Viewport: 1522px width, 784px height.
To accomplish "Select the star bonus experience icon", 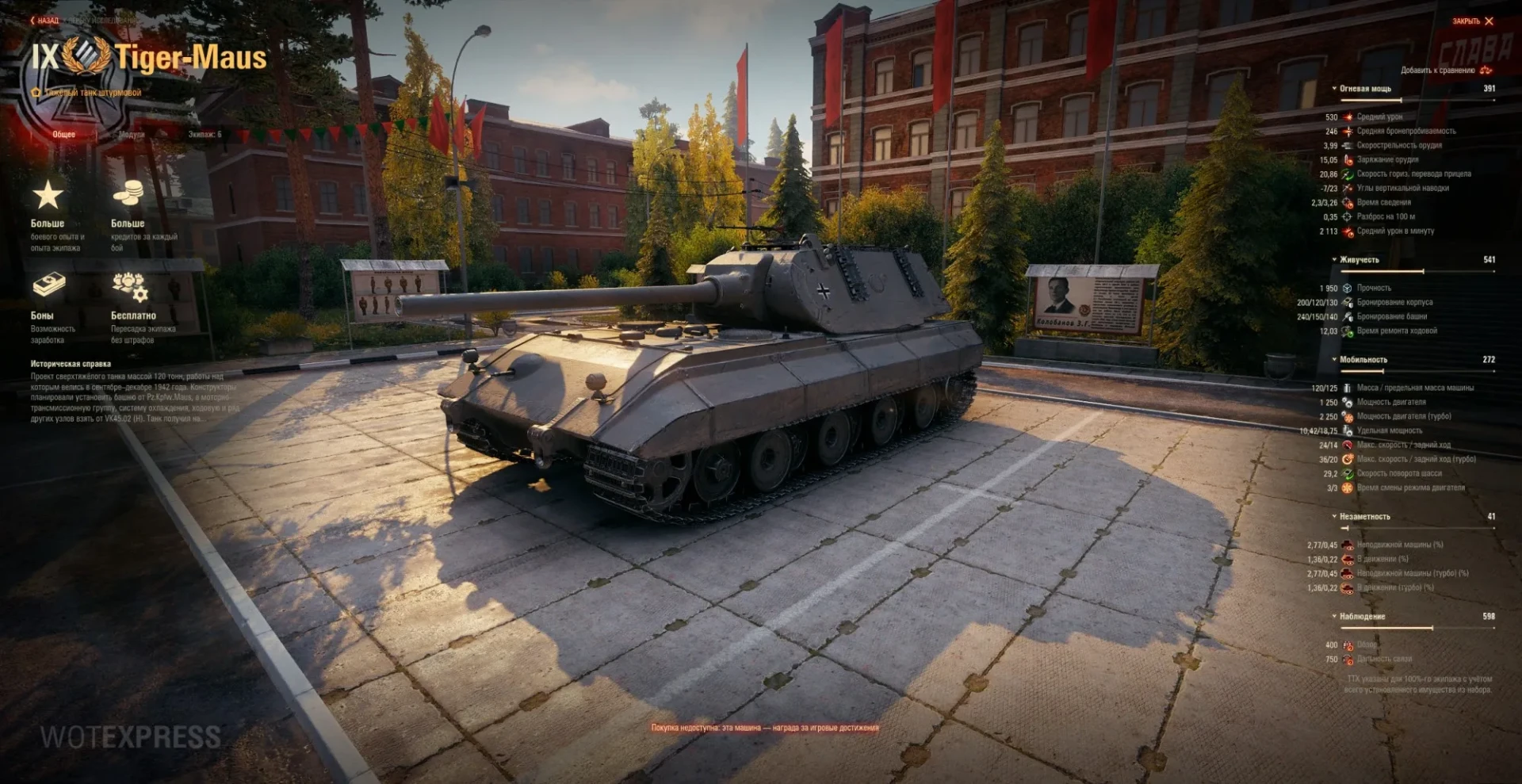I will pos(48,195).
